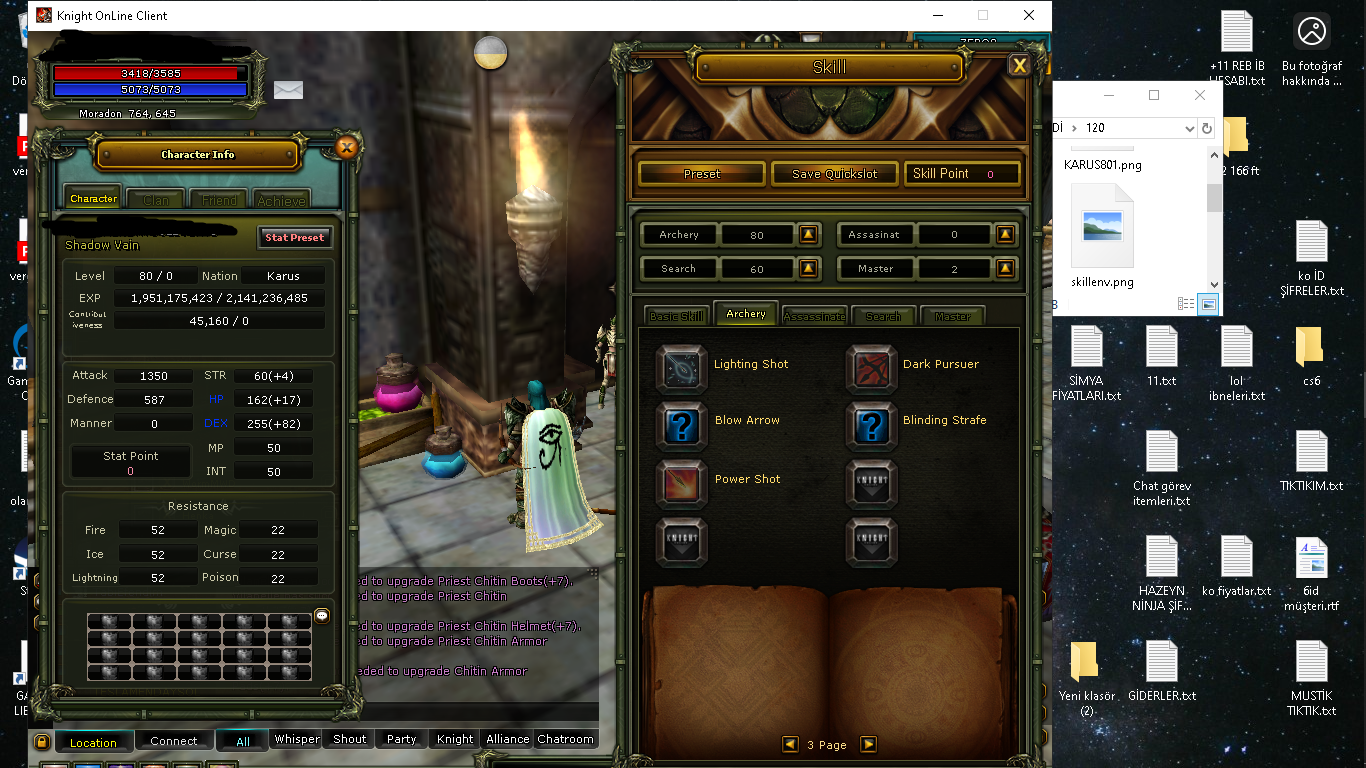Maximize the Knight OnLine Client window

[x=982, y=15]
